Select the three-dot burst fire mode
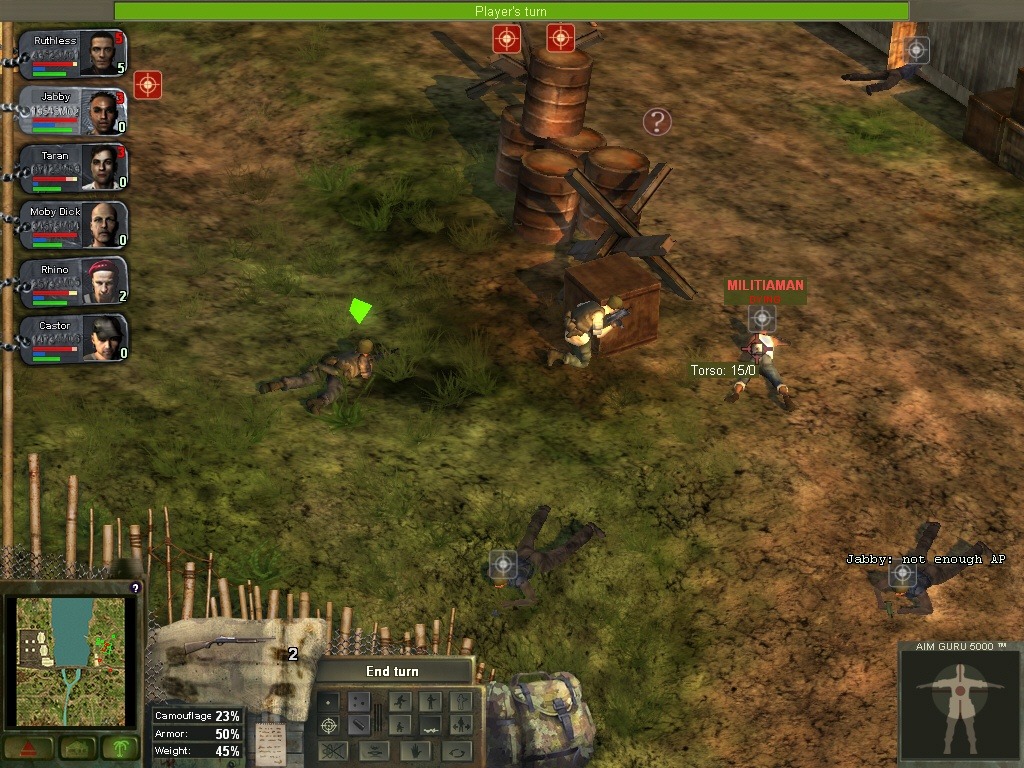1024x768 pixels. pyautogui.click(x=358, y=701)
